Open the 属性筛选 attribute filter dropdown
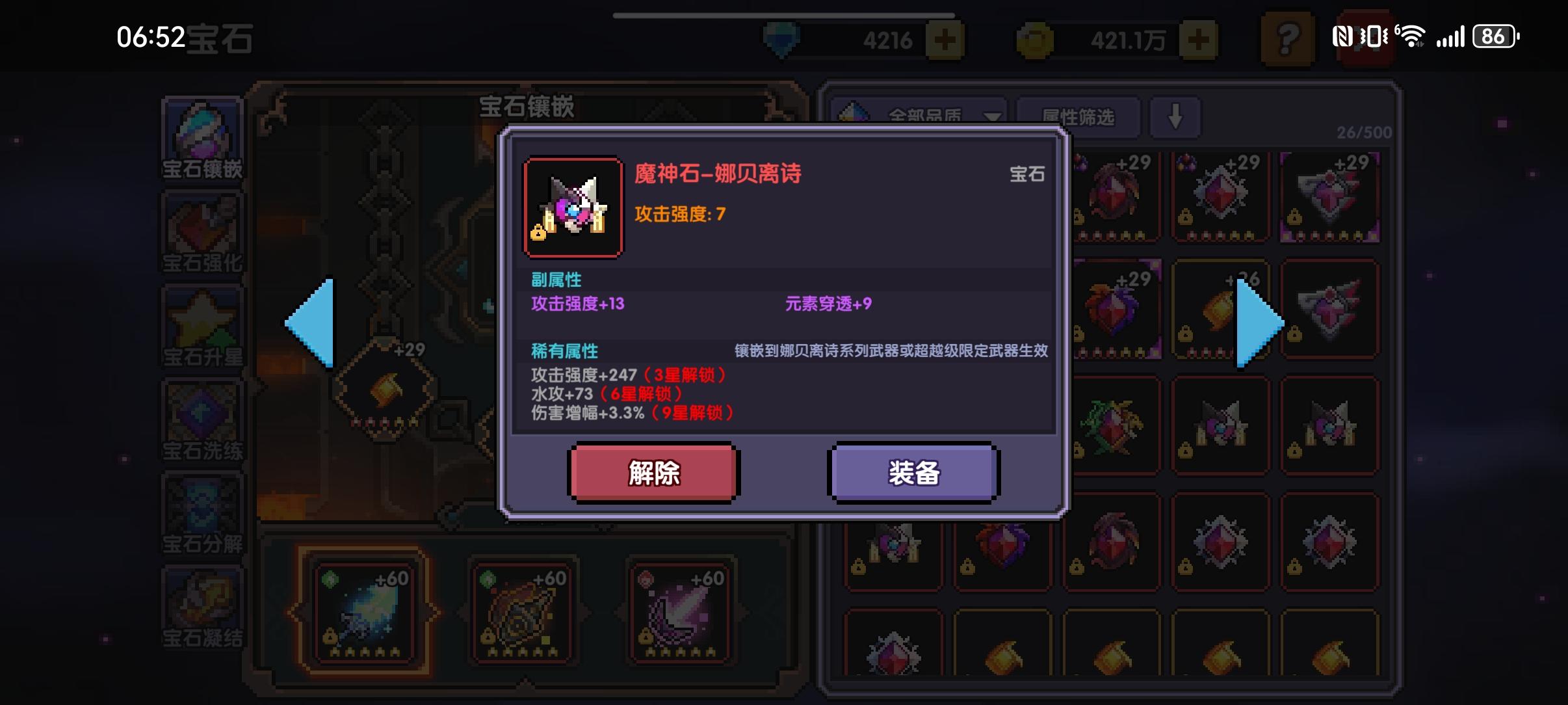1568x705 pixels. point(1079,116)
